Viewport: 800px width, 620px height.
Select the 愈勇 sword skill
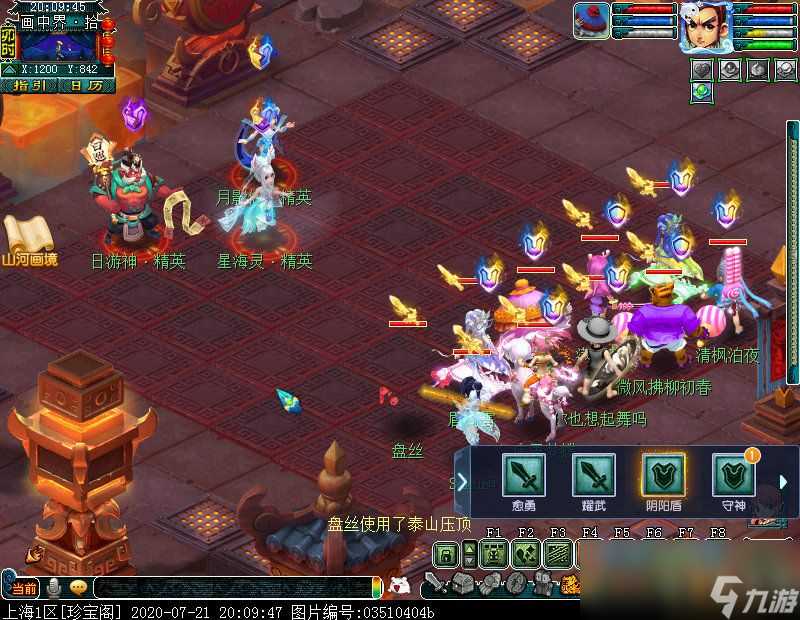point(523,476)
